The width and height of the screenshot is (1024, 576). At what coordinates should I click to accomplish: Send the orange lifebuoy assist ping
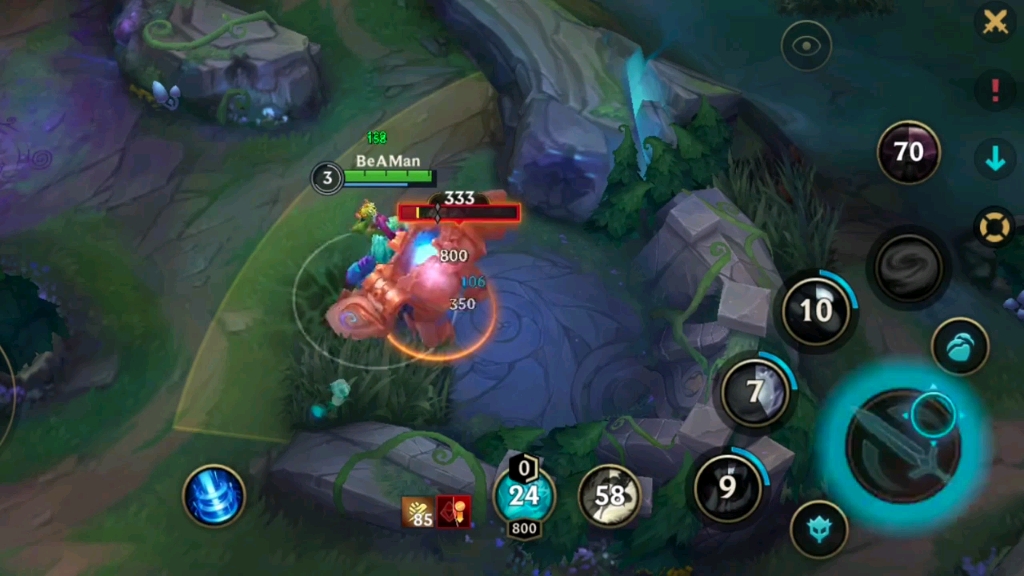tap(995, 227)
